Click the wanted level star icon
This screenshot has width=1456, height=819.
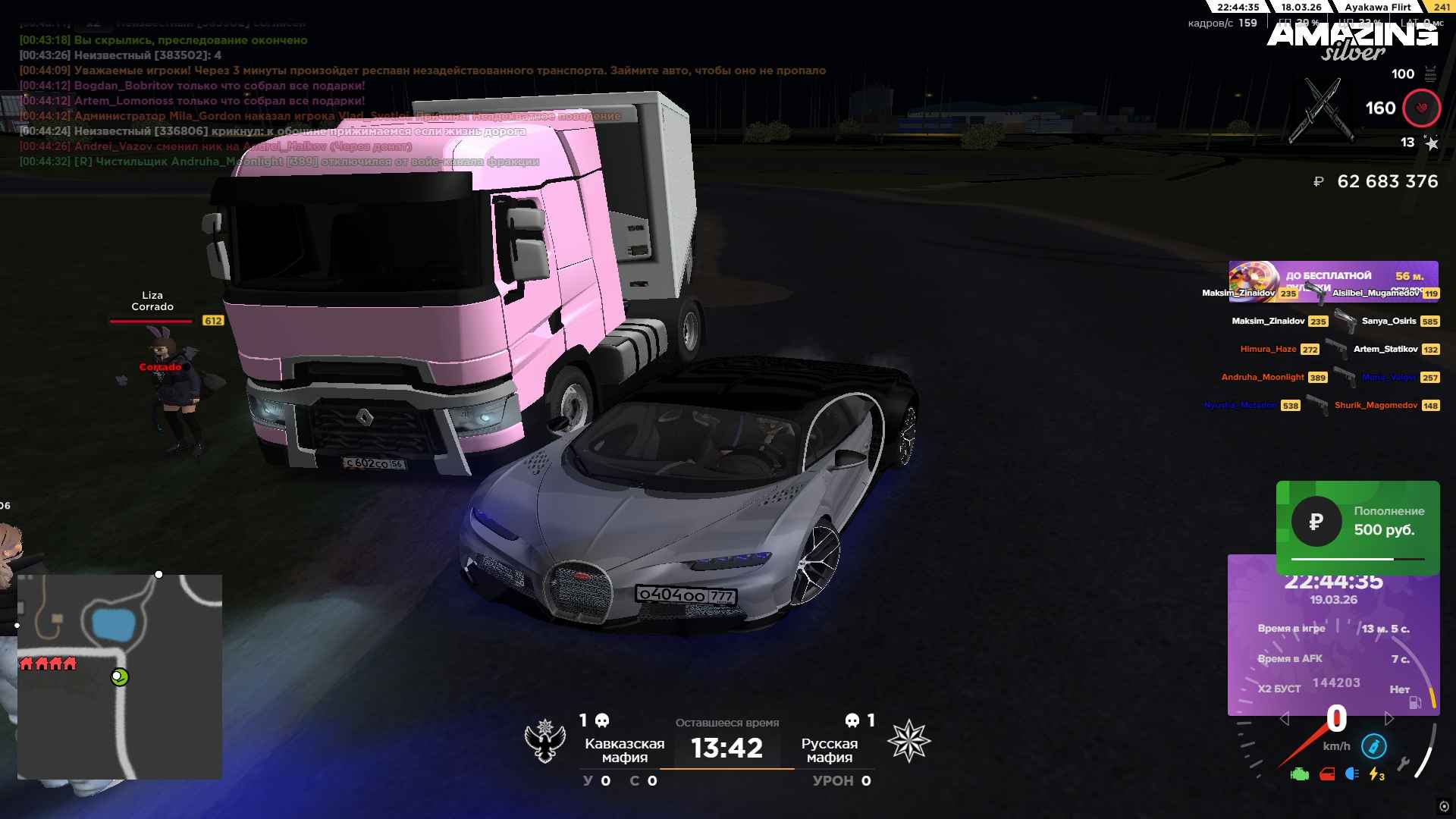pos(1431,143)
